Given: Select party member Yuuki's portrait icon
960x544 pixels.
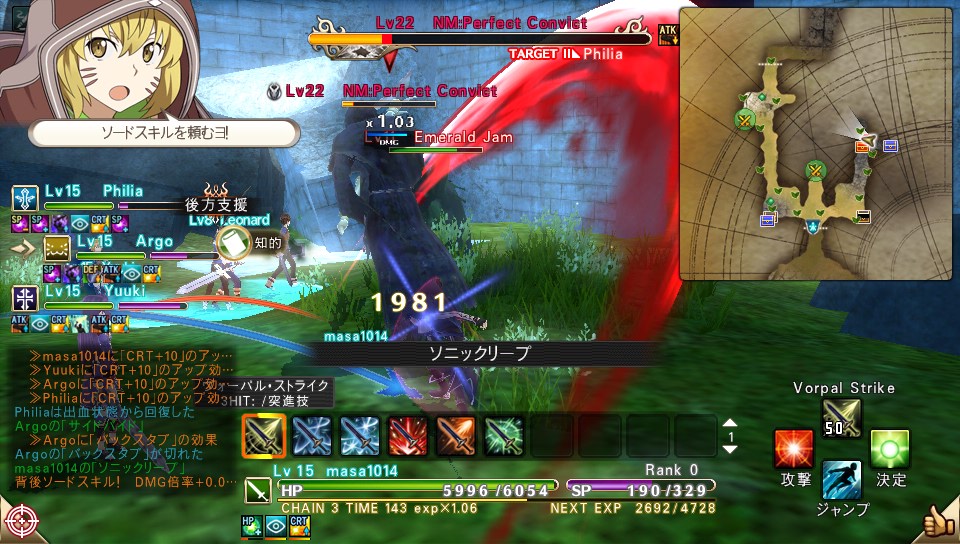Looking at the screenshot, I should 25,298.
